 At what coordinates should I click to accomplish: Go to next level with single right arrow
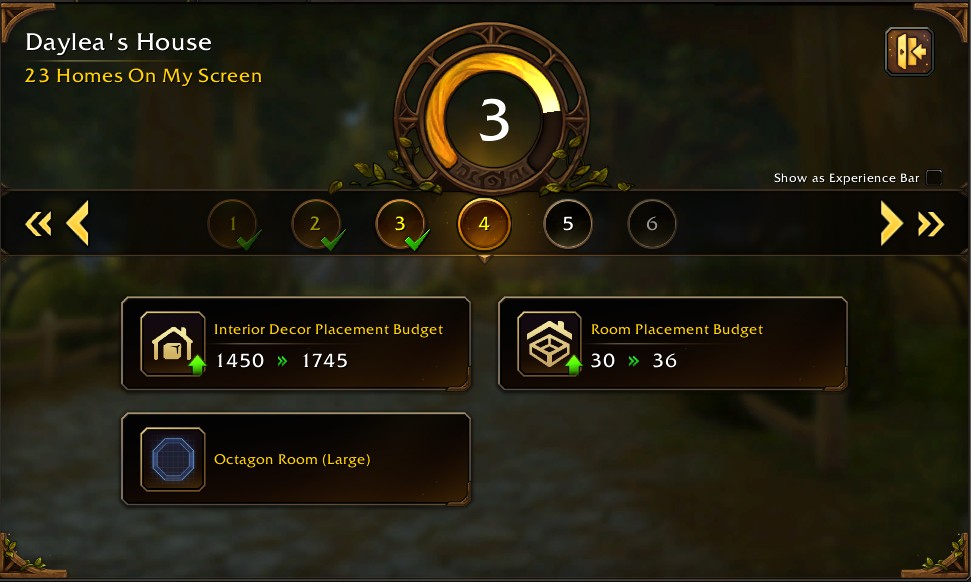891,223
